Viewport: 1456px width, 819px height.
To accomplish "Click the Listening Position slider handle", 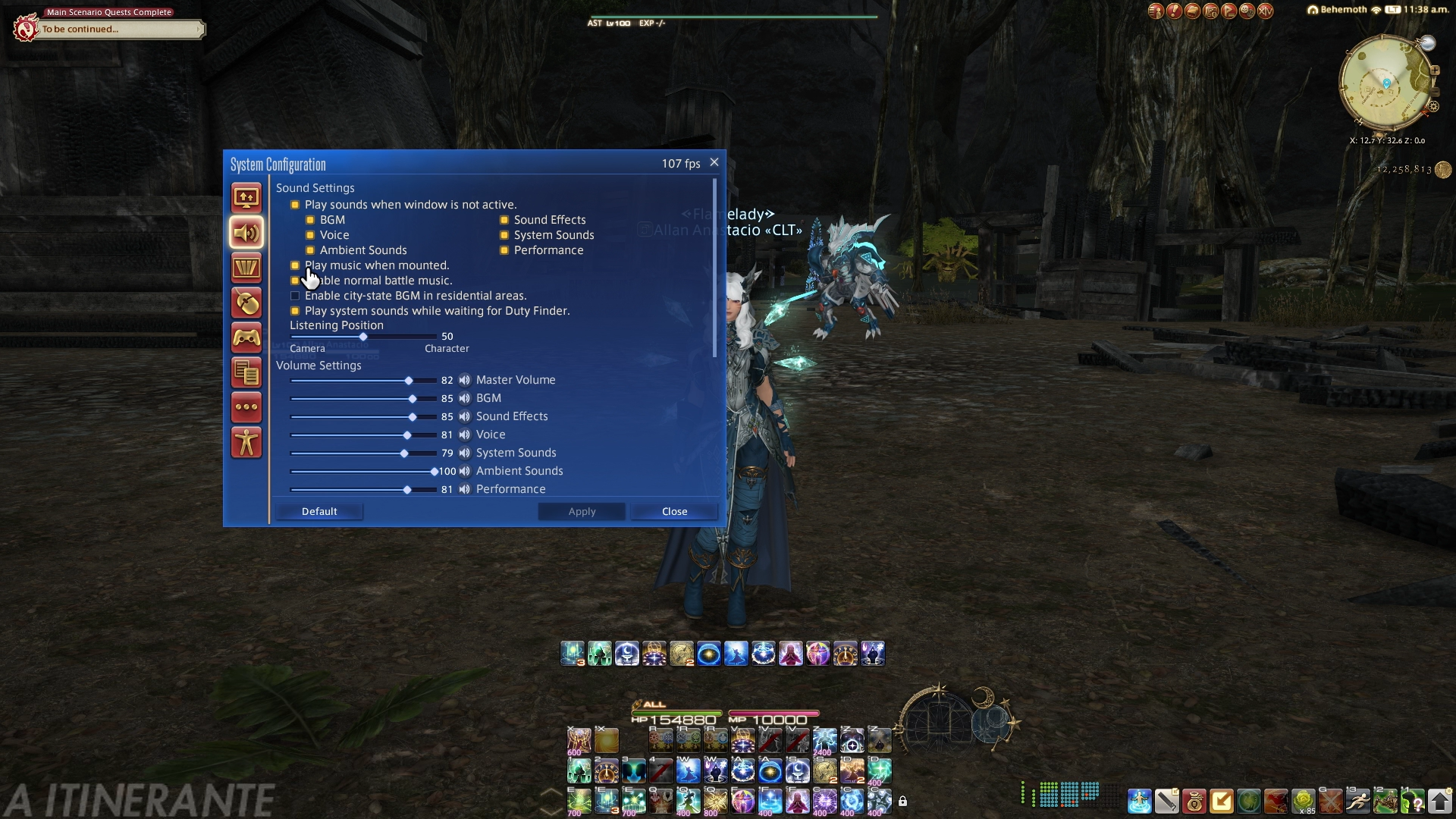I will click(x=363, y=337).
